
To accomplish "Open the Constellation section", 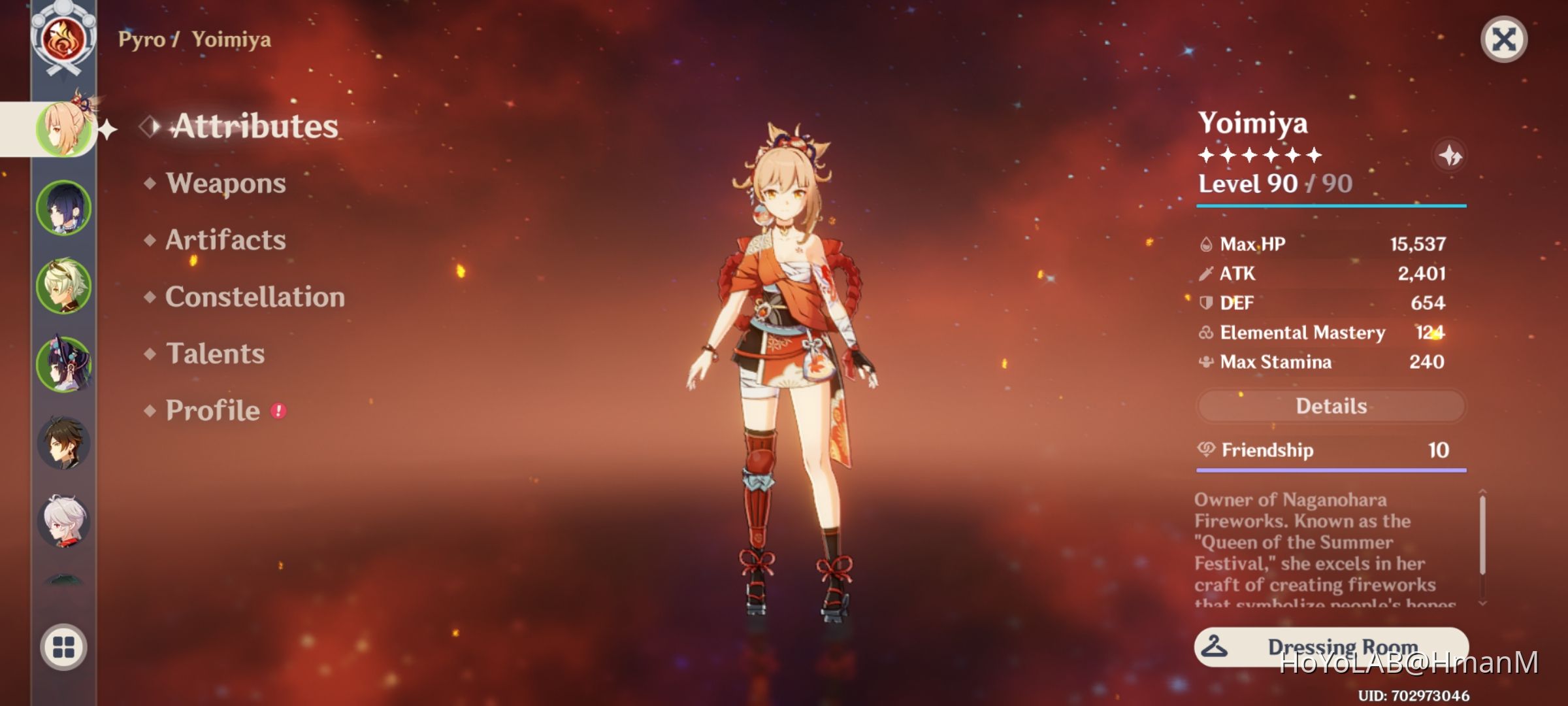I will (253, 297).
